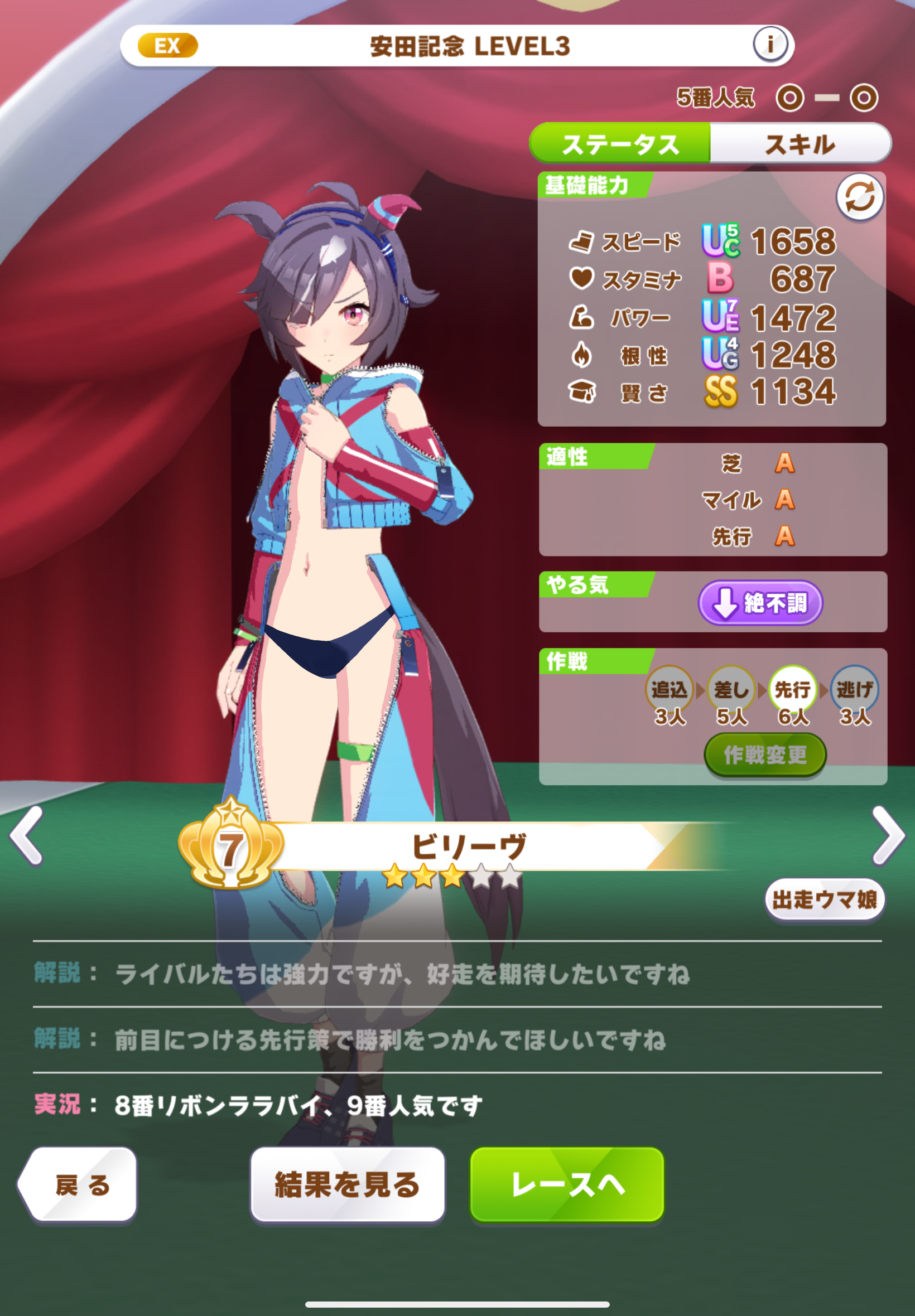915x1316 pixels.
Task: Switch to the スキル tab
Action: [800, 144]
